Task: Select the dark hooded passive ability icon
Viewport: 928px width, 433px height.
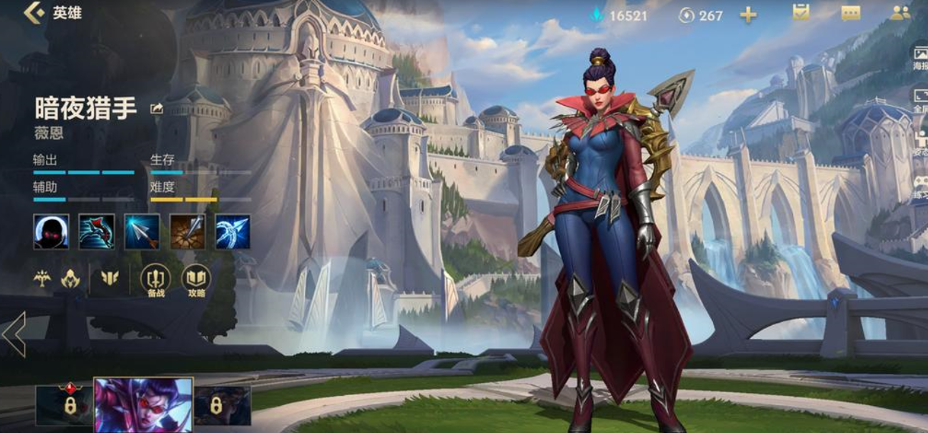Action: point(50,231)
